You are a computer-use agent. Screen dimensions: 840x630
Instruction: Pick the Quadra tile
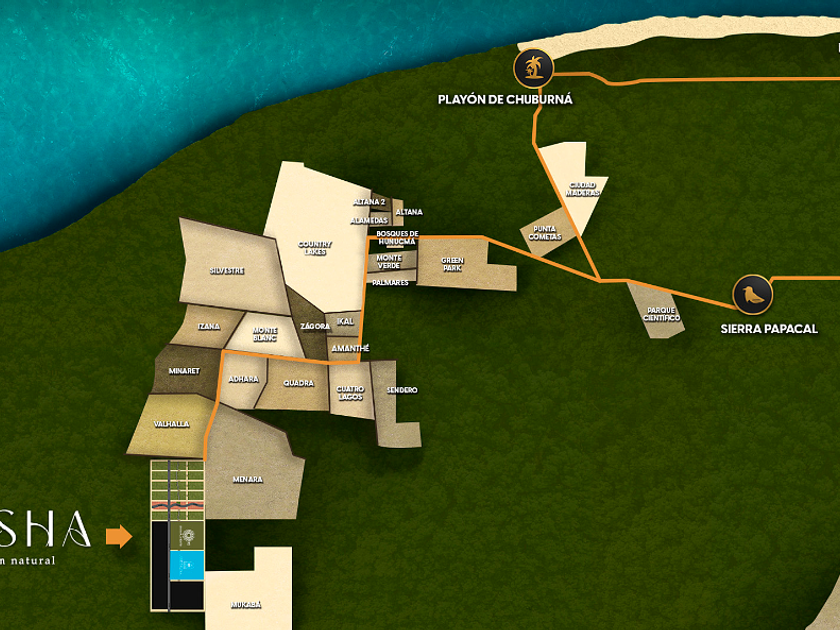298,383
